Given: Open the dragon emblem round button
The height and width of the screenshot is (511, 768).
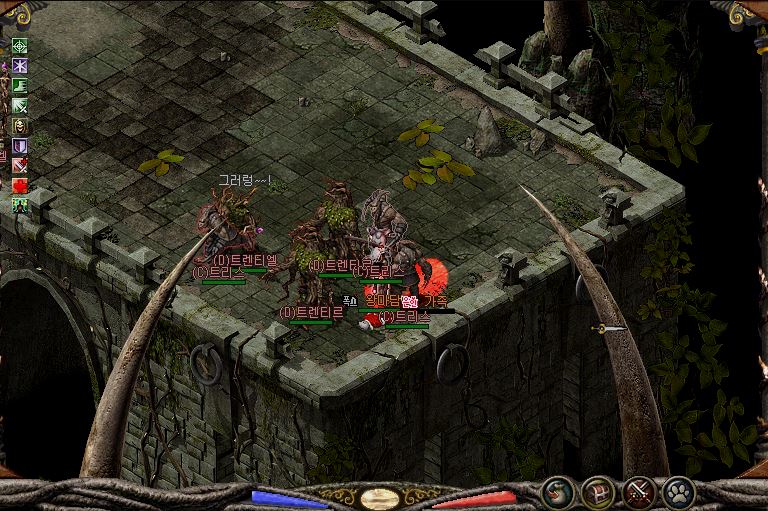Looking at the screenshot, I should coord(557,492).
